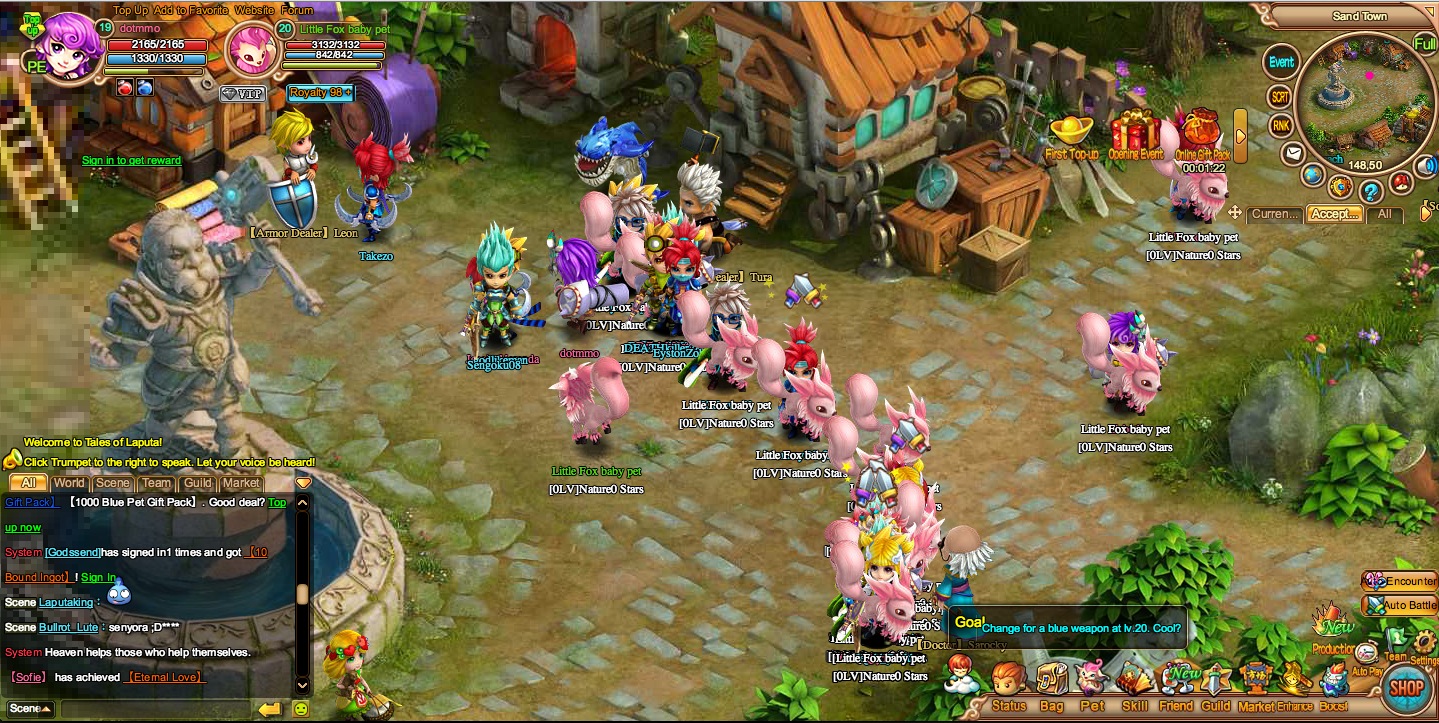
Task: Show the Skill book
Action: [1134, 685]
